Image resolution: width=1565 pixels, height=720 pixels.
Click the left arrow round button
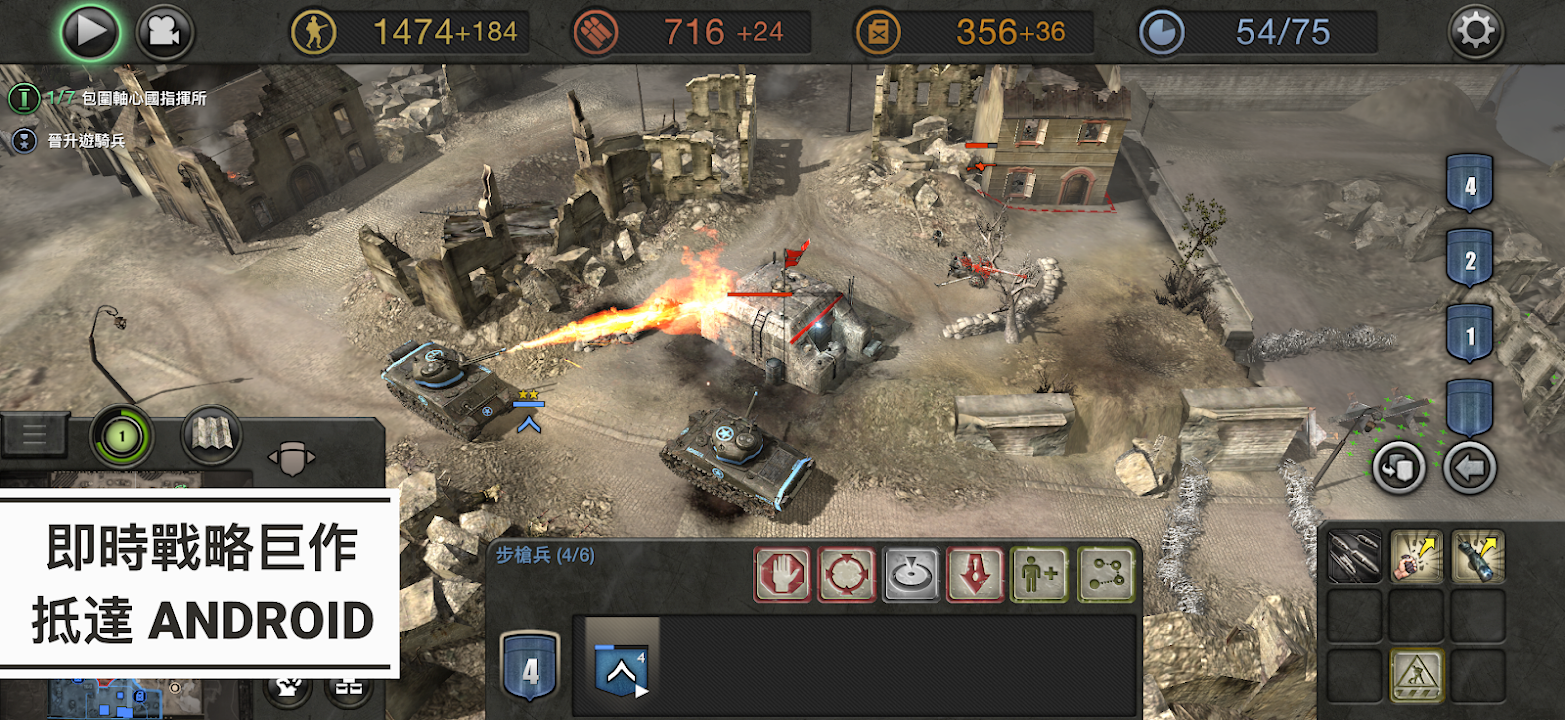[1469, 467]
